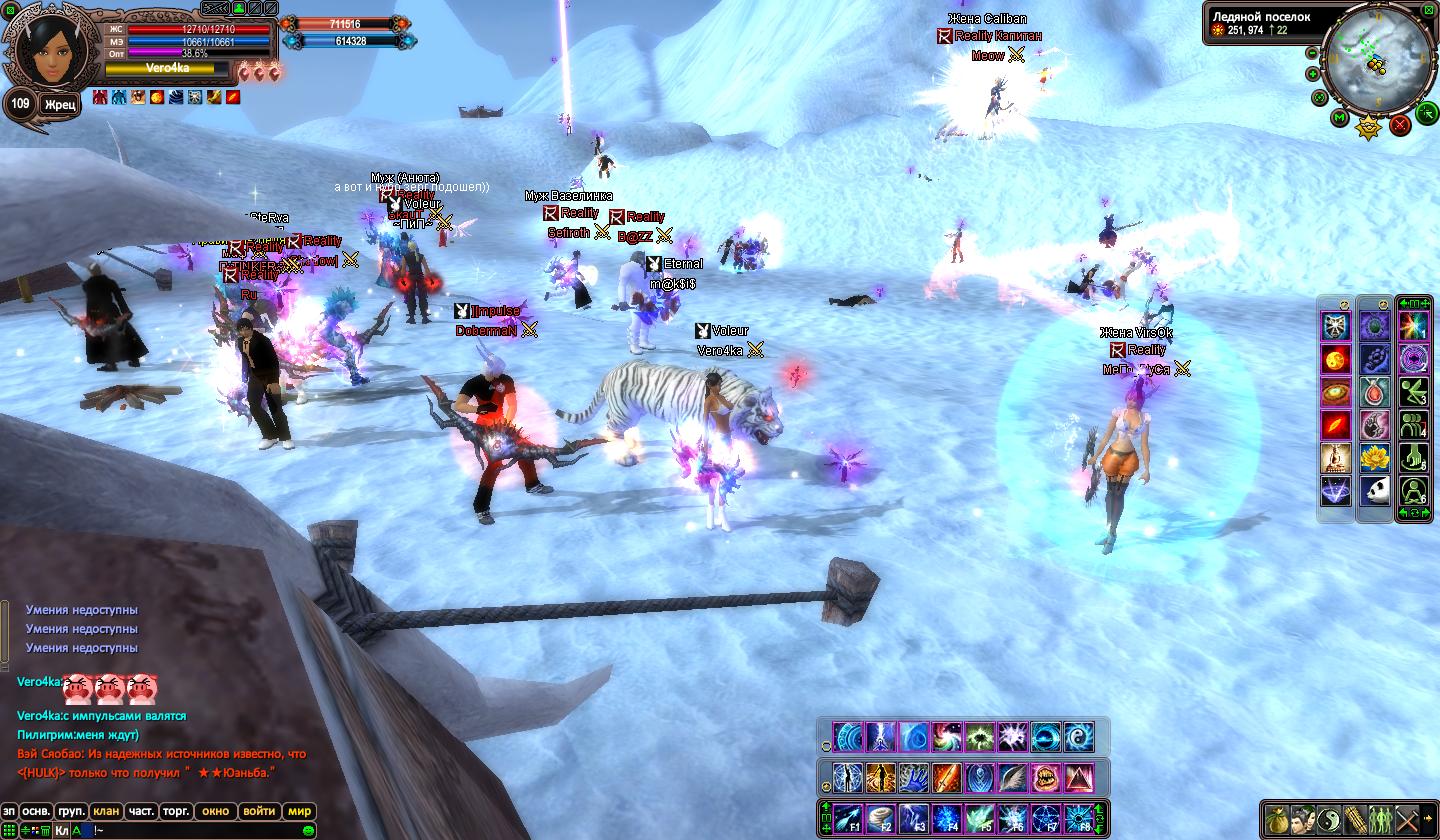
Task: Open the green smiley emoticon picker
Action: (x=309, y=830)
